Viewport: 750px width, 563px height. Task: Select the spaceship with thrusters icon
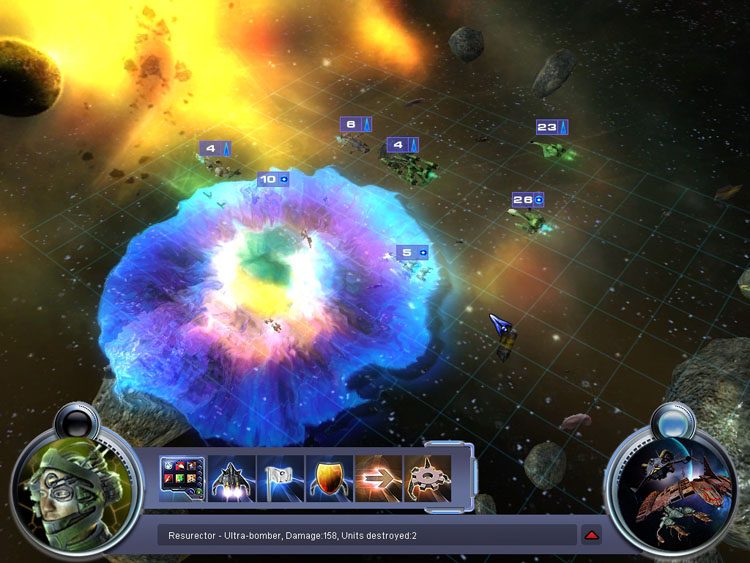(231, 478)
